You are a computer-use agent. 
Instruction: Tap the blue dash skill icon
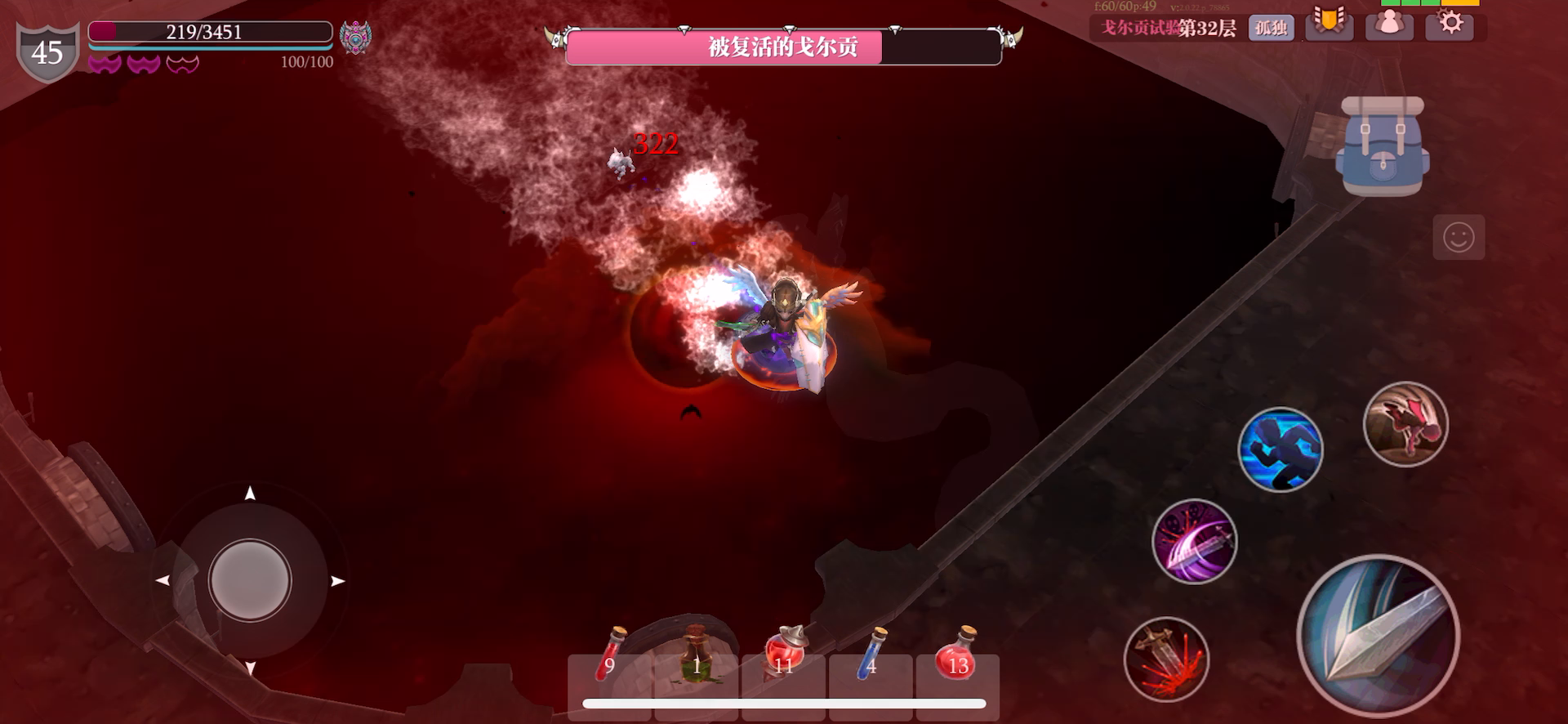[x=1280, y=450]
